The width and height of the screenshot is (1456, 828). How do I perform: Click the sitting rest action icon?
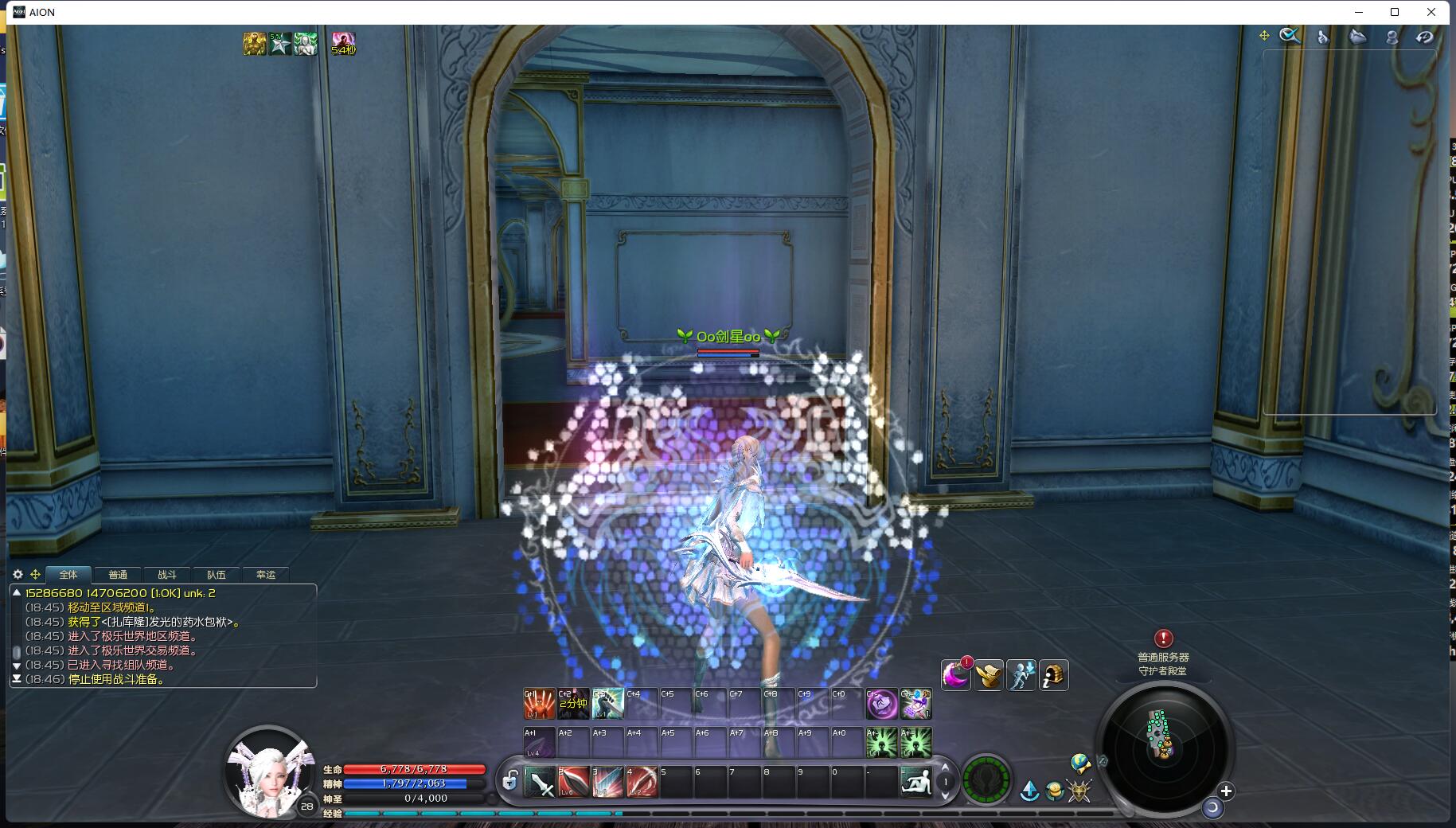915,782
